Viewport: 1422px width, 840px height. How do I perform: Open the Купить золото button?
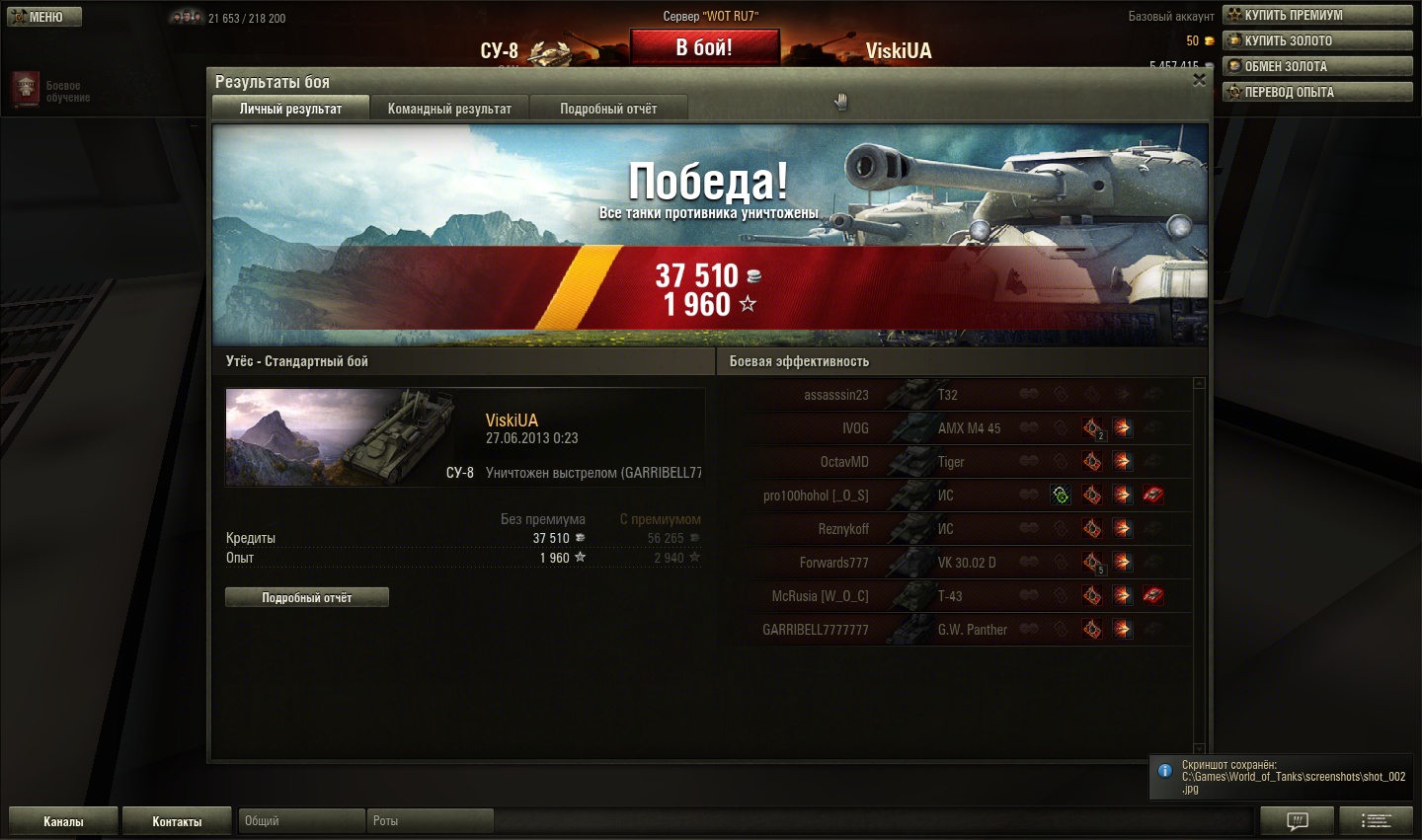click(x=1317, y=40)
